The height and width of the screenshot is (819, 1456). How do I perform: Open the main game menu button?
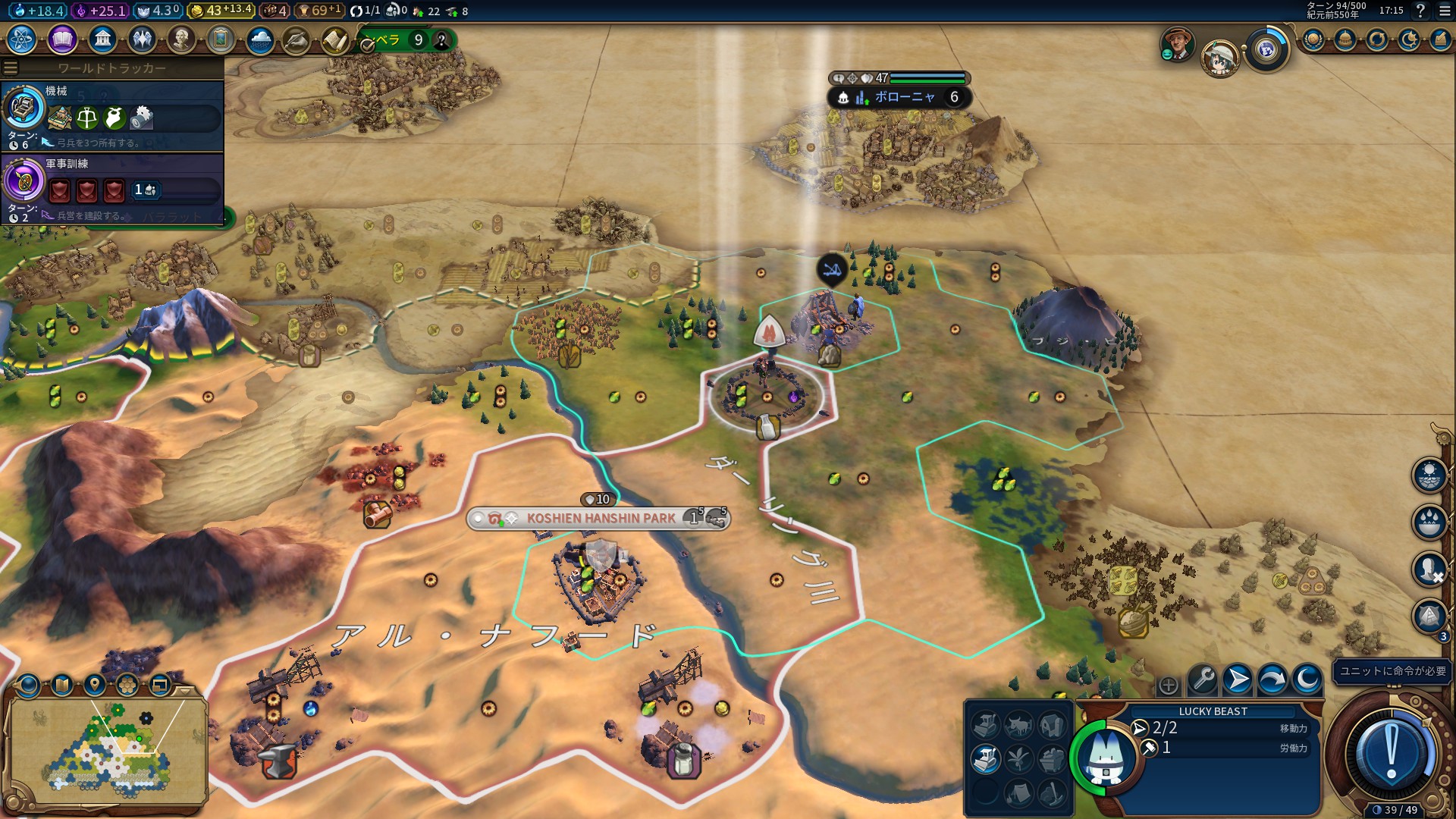[1445, 11]
